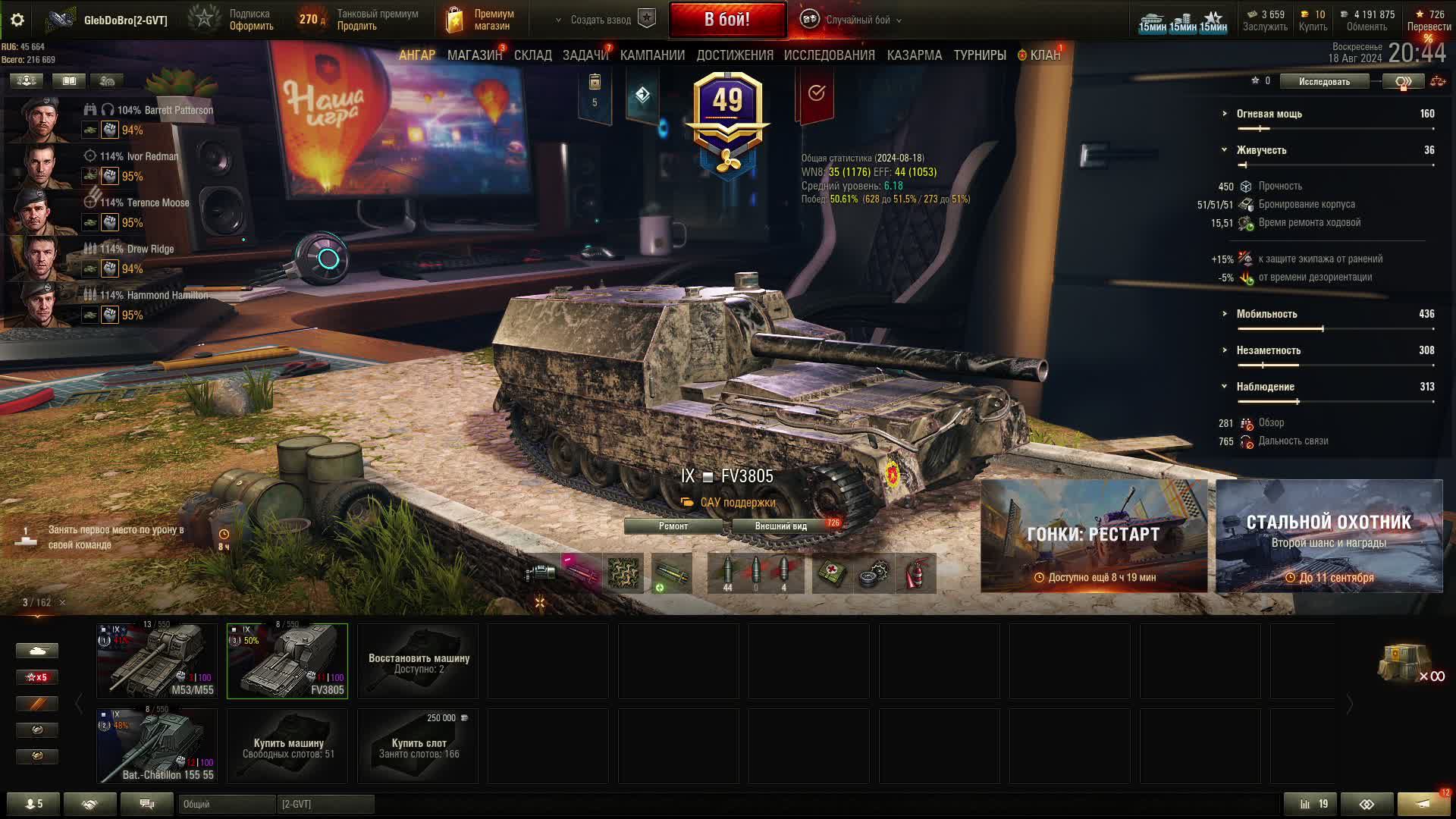This screenshot has height=819, width=1456.
Task: Open the Гонки: Рестарт event banner
Action: (1094, 536)
